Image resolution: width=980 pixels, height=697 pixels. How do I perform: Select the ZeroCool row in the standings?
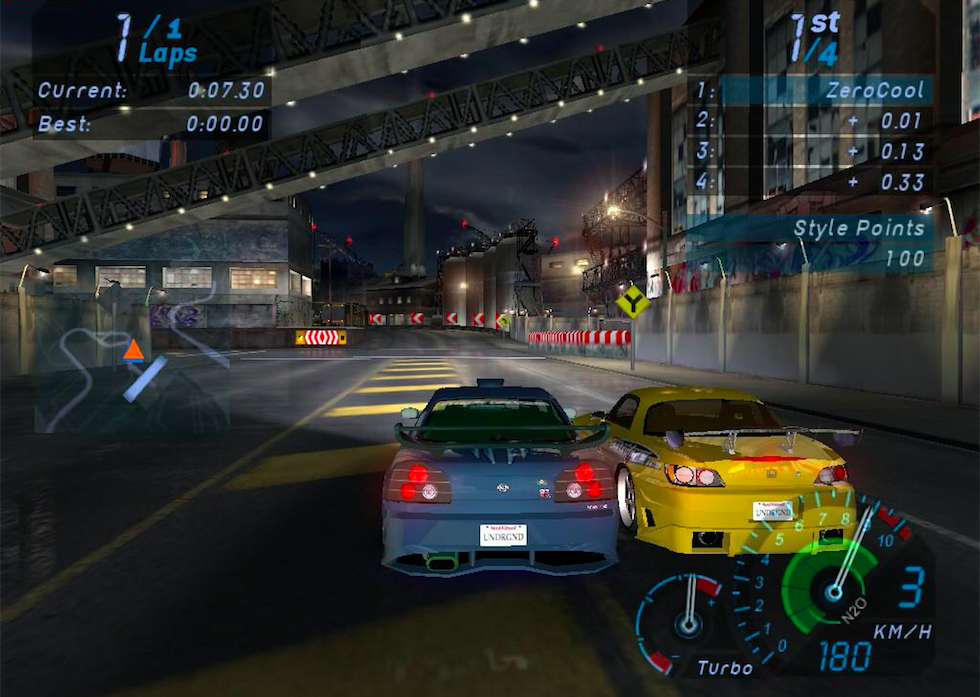[814, 90]
